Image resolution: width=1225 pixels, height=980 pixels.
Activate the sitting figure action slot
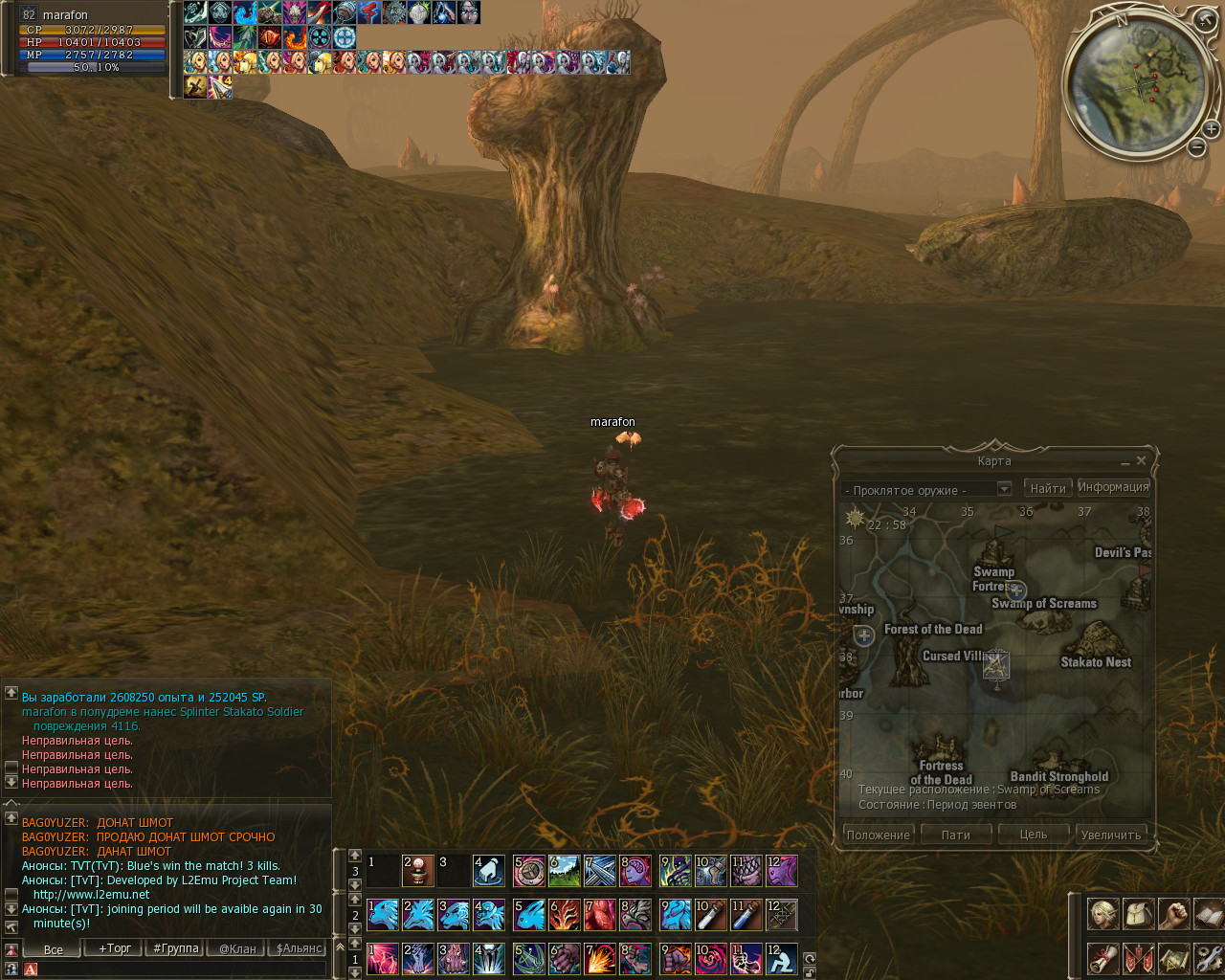(x=781, y=958)
